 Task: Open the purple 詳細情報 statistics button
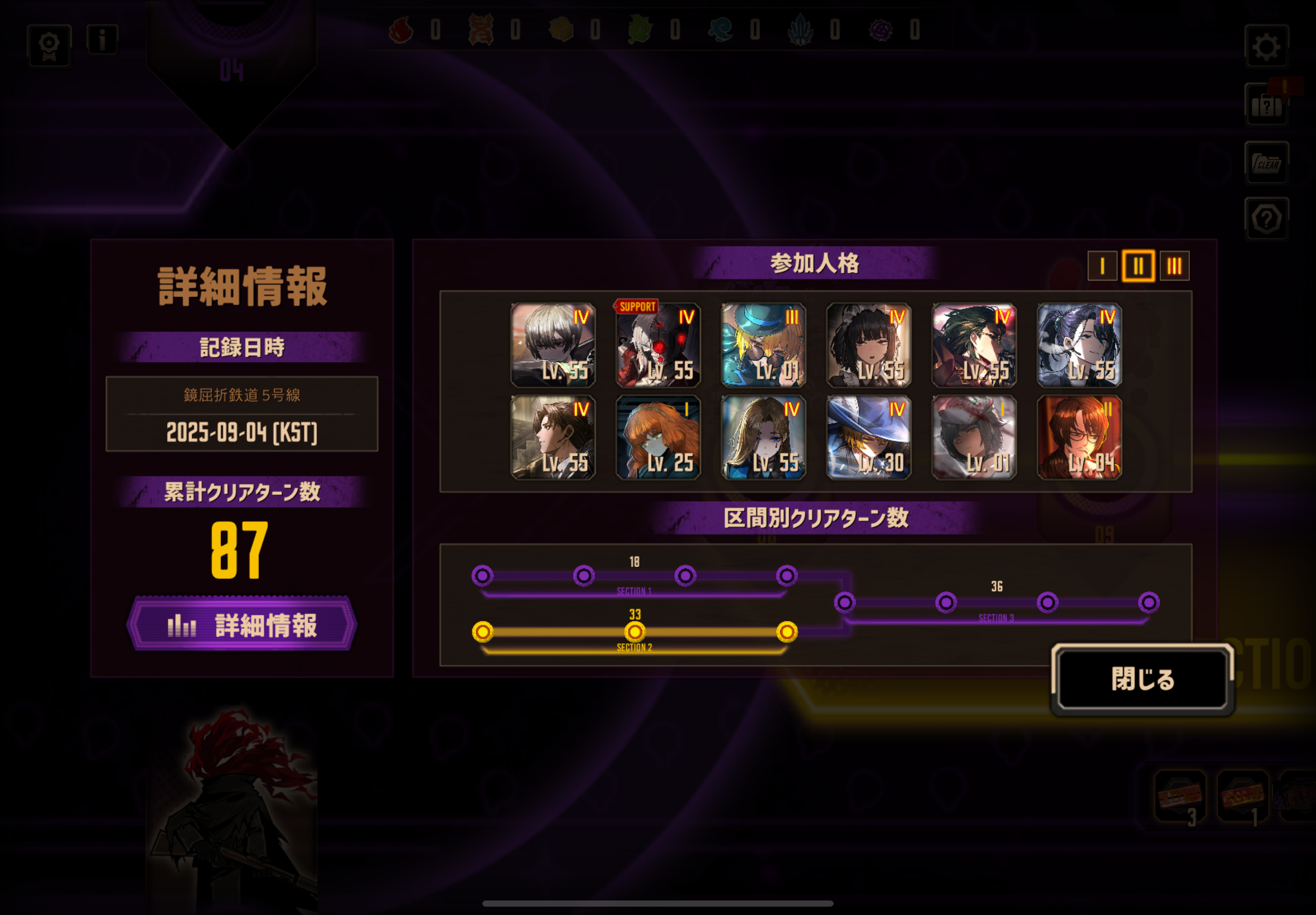pyautogui.click(x=242, y=624)
